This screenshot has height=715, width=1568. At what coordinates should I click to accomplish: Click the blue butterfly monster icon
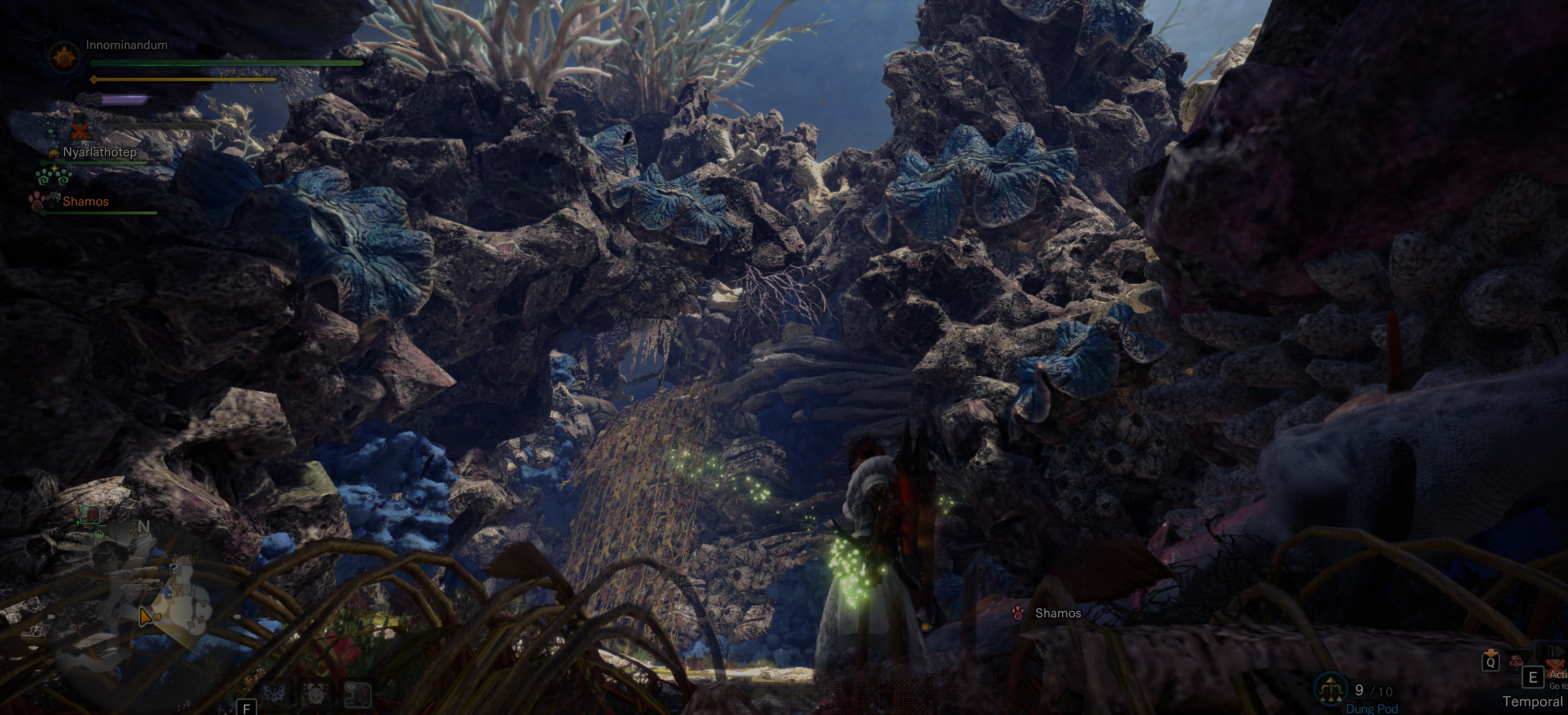[x=274, y=693]
